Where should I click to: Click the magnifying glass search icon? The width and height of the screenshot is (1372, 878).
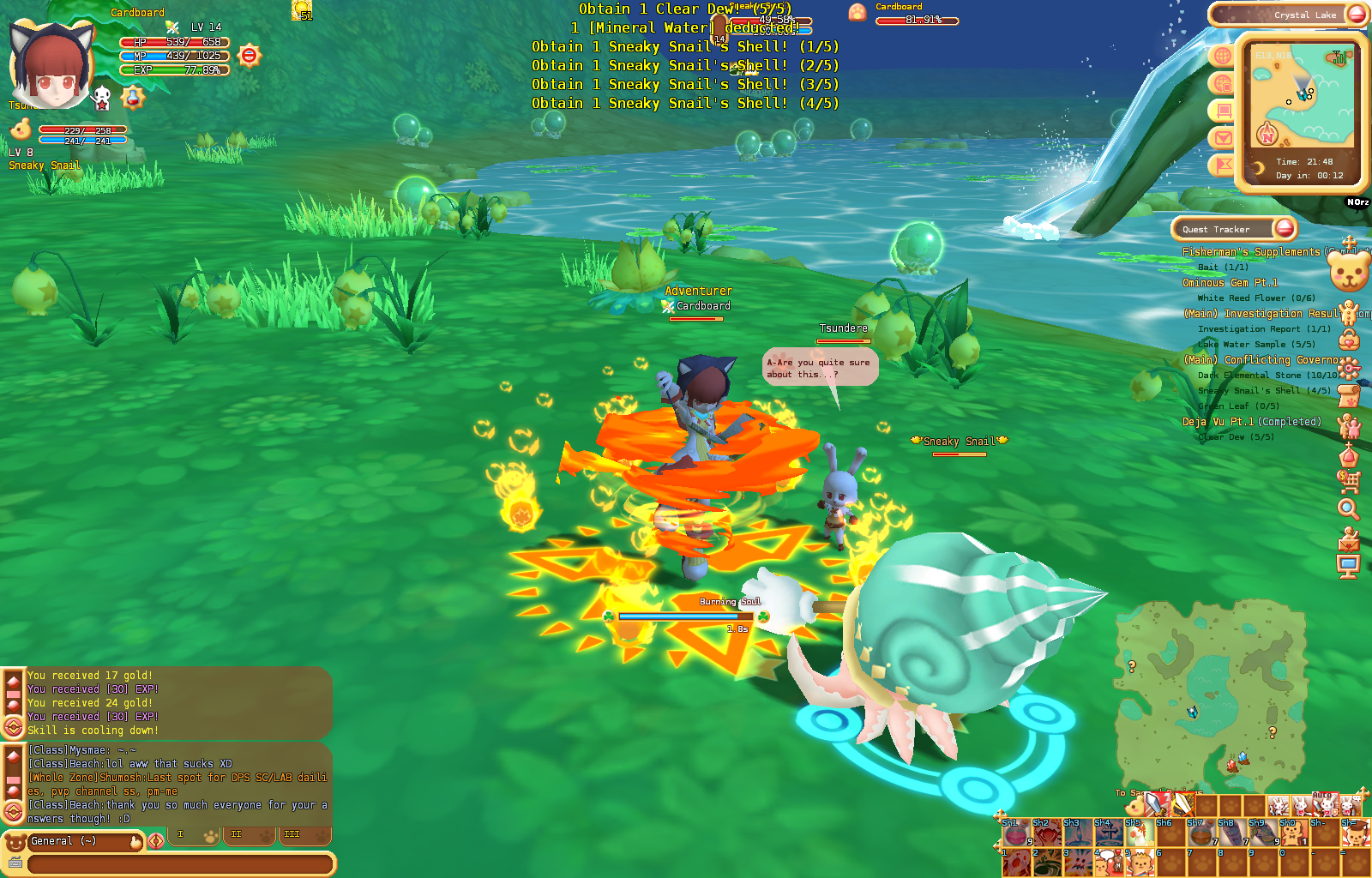coord(1347,508)
